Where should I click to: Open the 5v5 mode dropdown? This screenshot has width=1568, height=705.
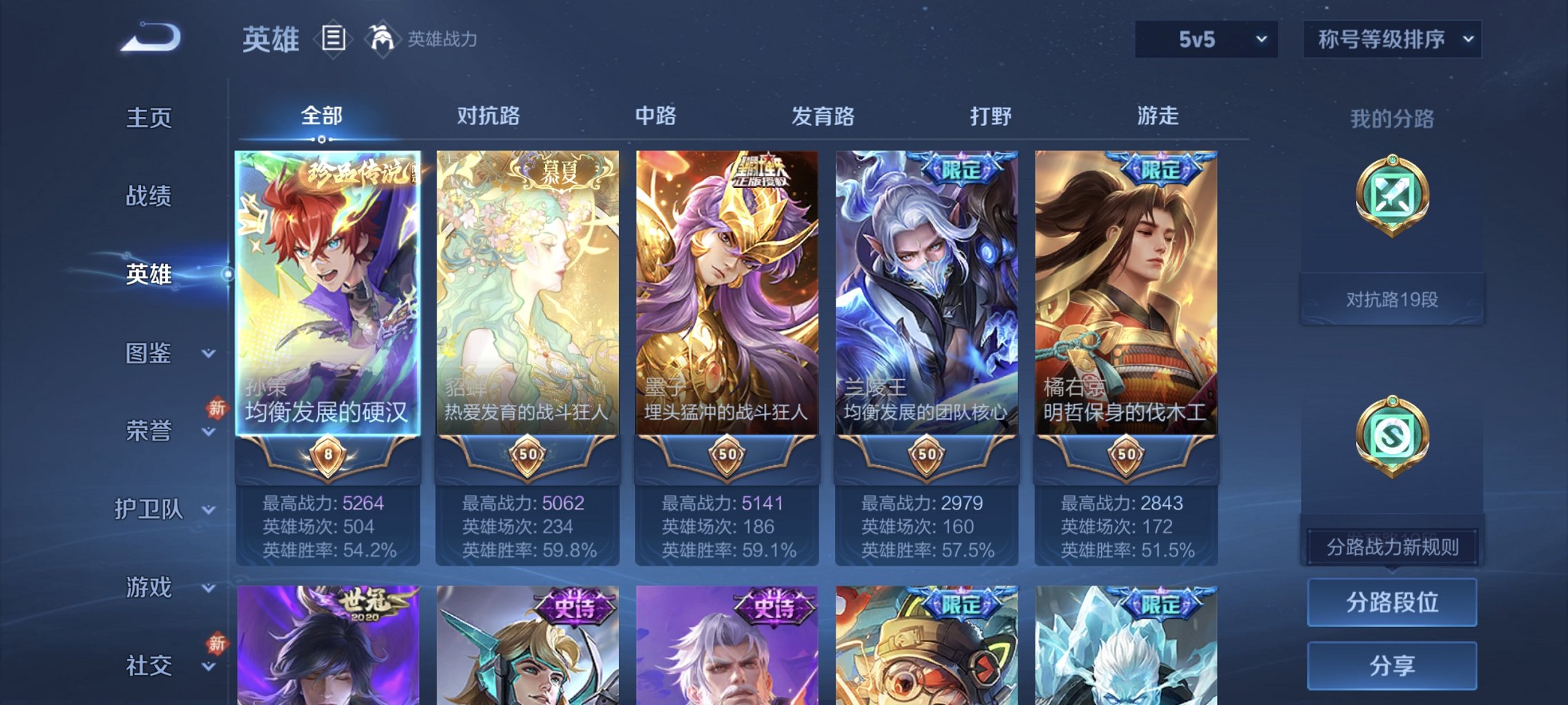[1208, 39]
